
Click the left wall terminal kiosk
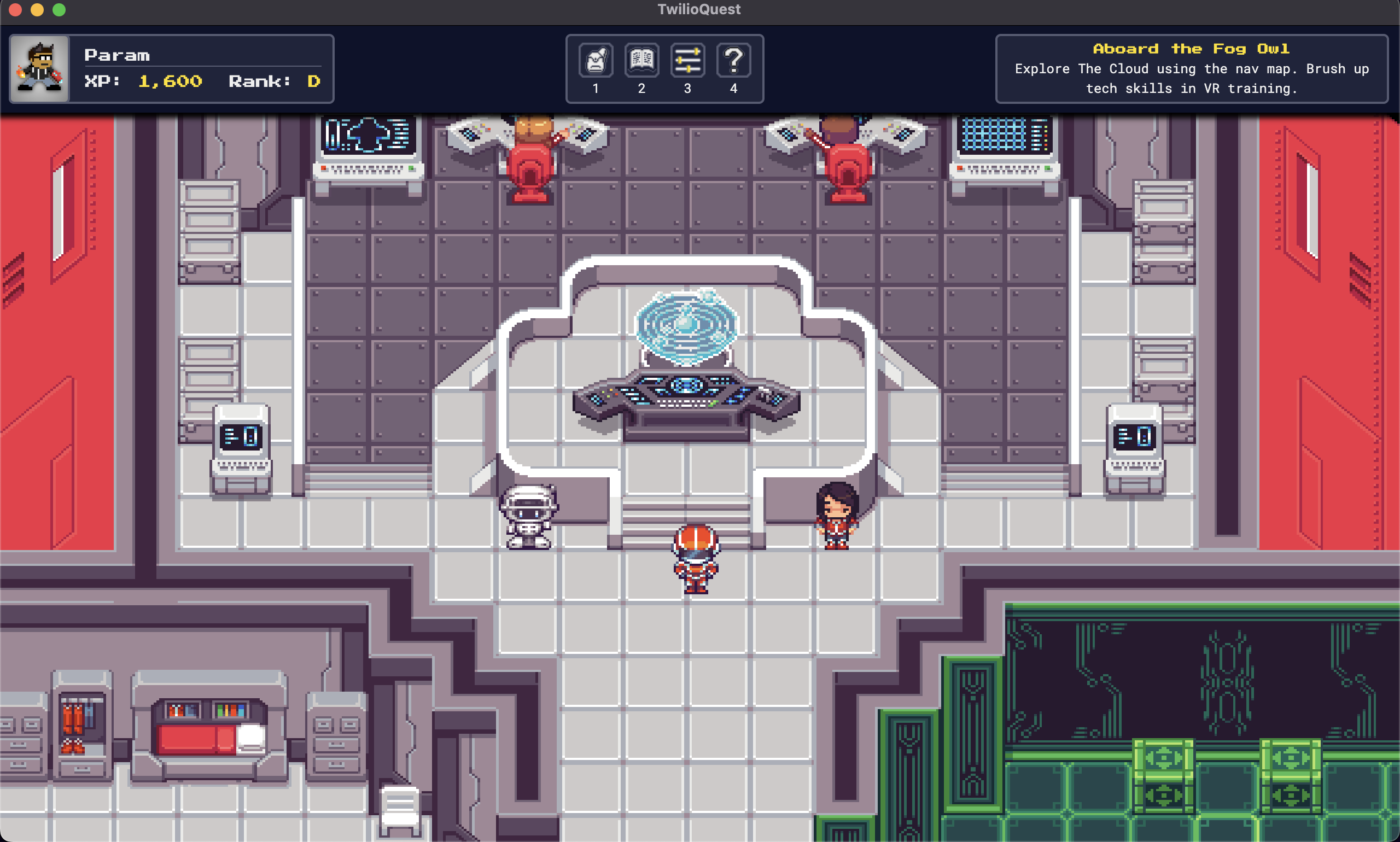pos(240,448)
